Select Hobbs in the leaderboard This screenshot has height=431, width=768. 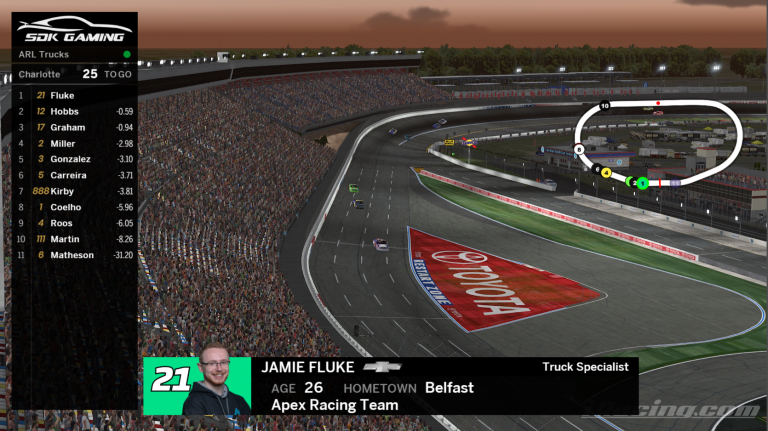pos(74,111)
